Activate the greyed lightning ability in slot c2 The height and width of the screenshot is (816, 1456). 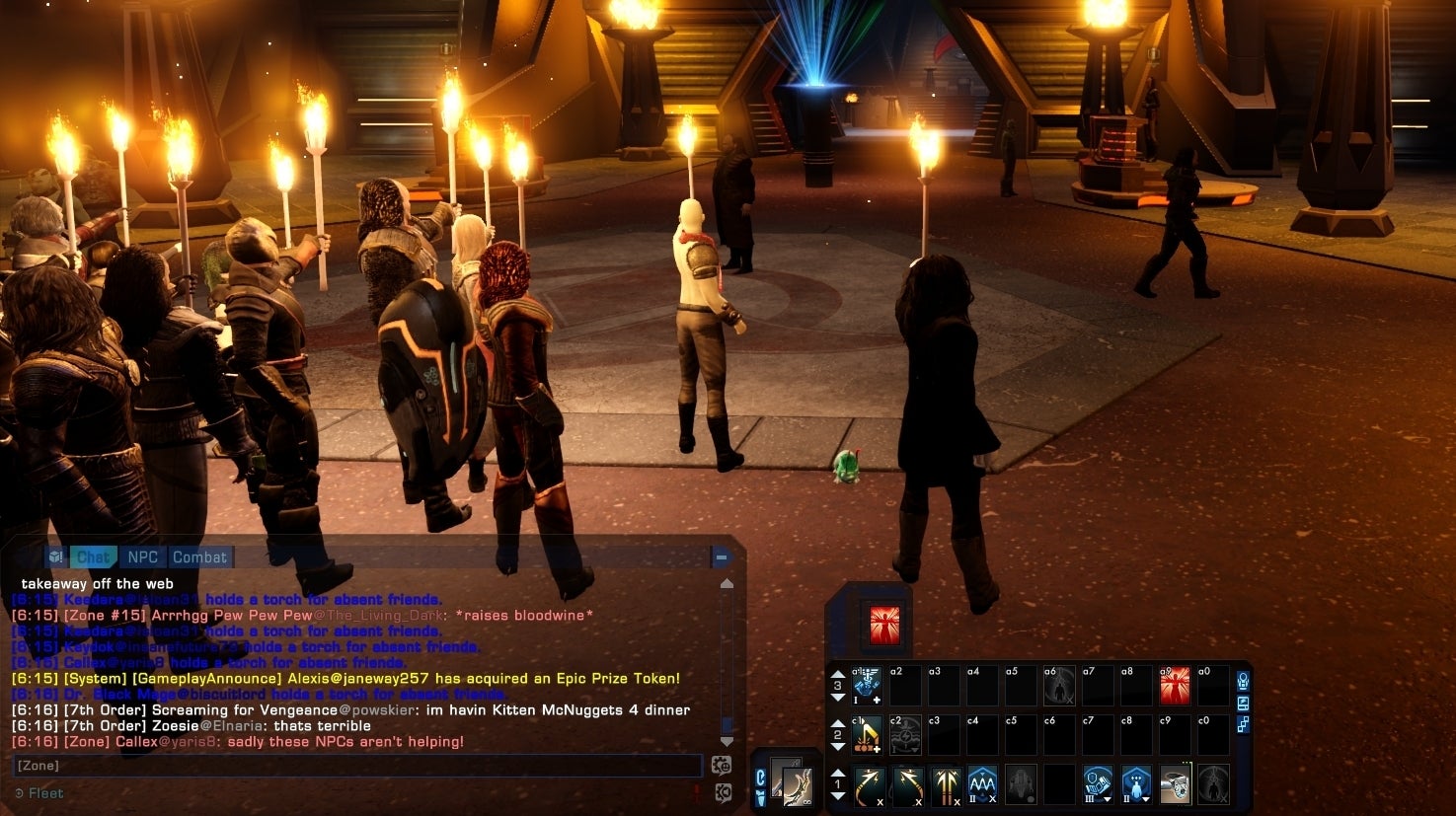(x=905, y=734)
